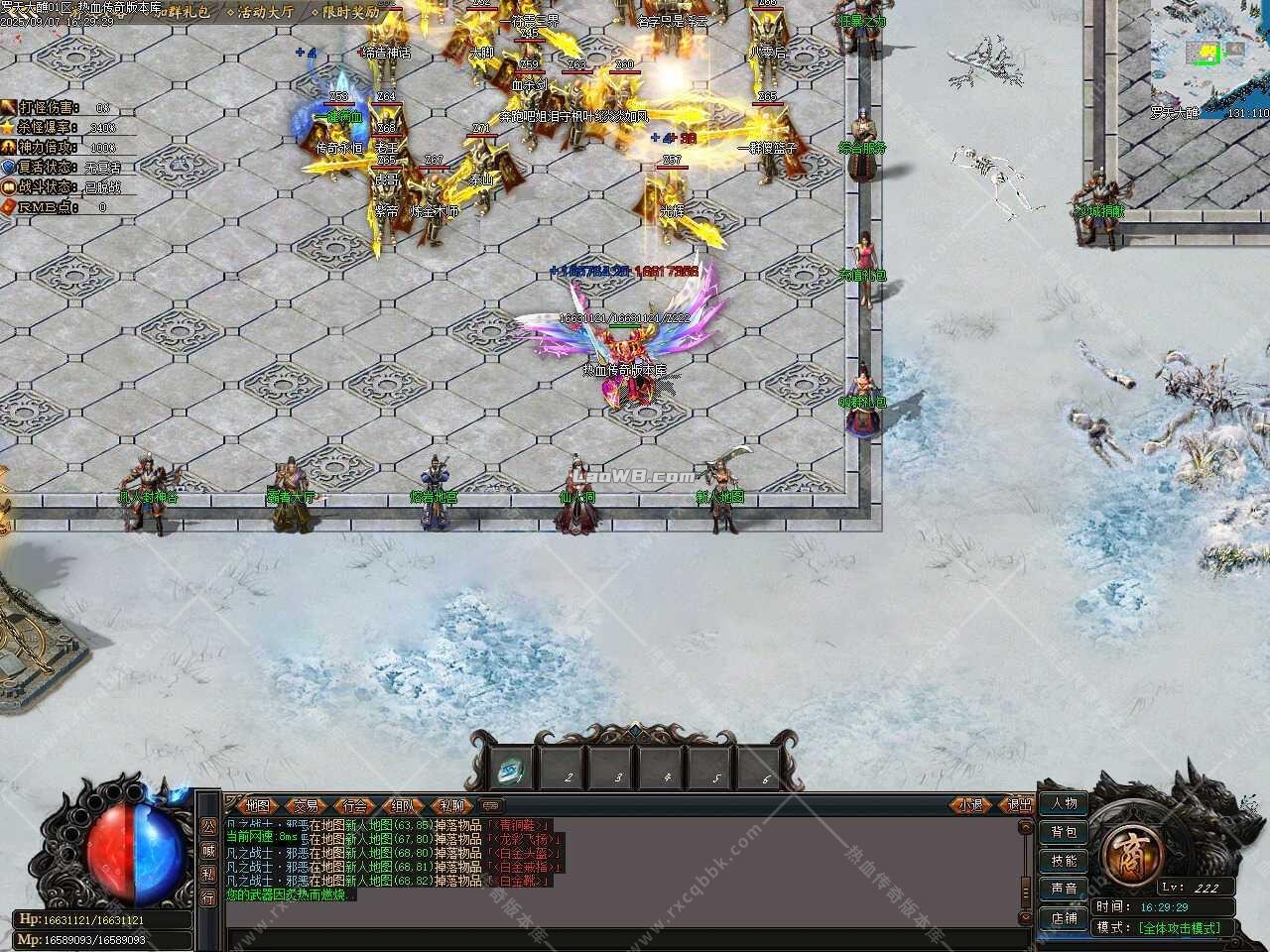This screenshot has width=1270, height=952.
Task: Toggle the 声音 sound setting
Action: (1064, 889)
